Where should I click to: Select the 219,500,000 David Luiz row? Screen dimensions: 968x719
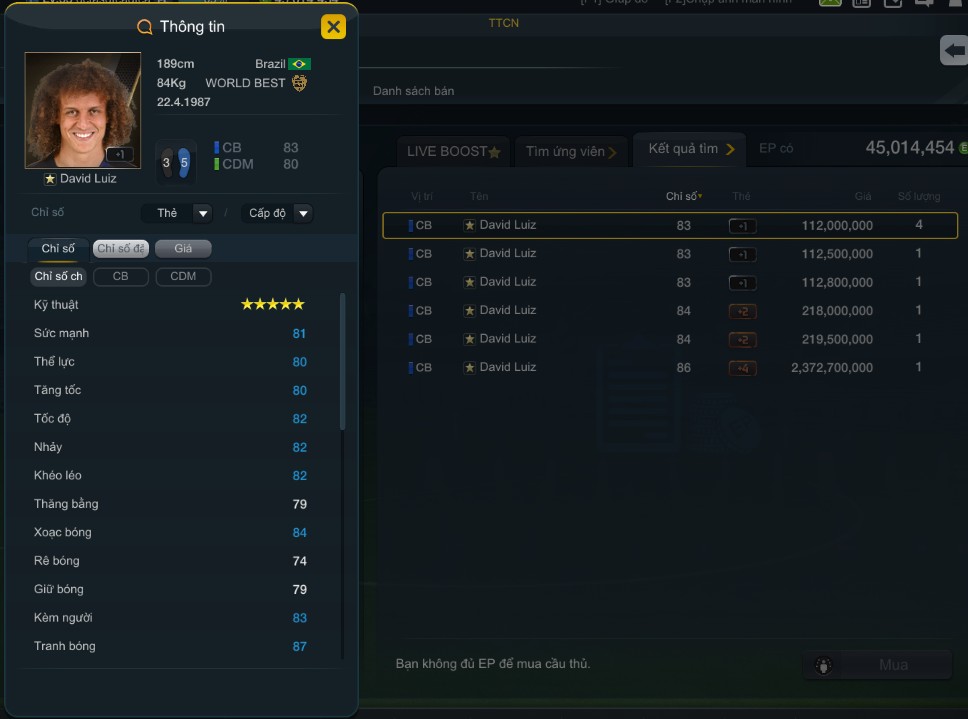click(669, 339)
